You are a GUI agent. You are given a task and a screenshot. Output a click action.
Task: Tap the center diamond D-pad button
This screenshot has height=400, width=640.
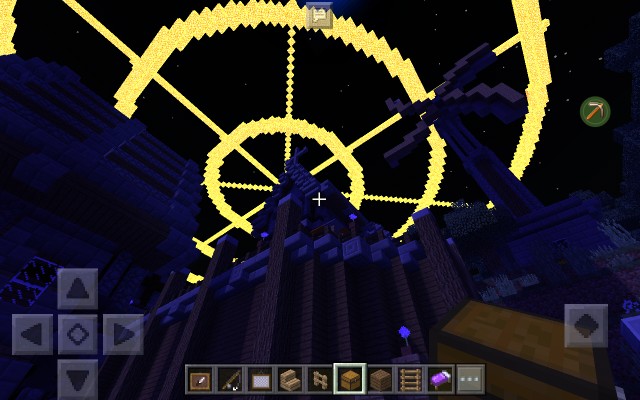tap(77, 334)
